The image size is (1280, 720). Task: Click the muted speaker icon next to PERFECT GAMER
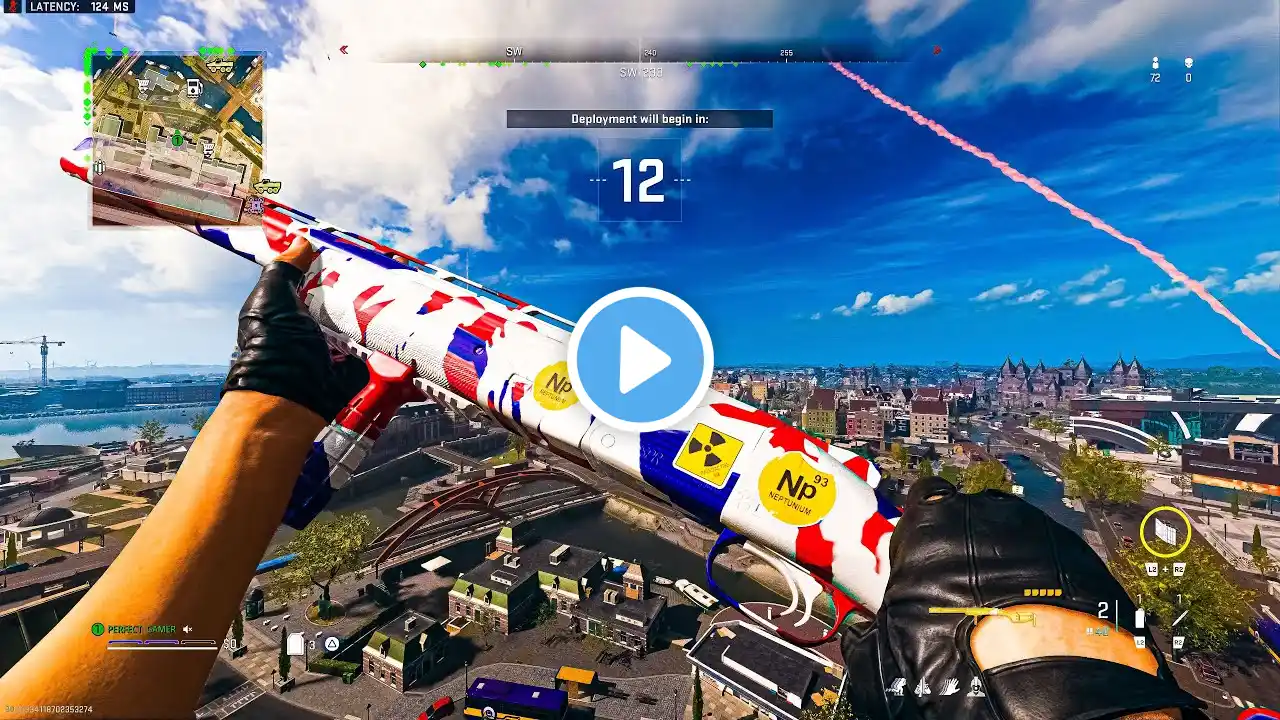[187, 629]
